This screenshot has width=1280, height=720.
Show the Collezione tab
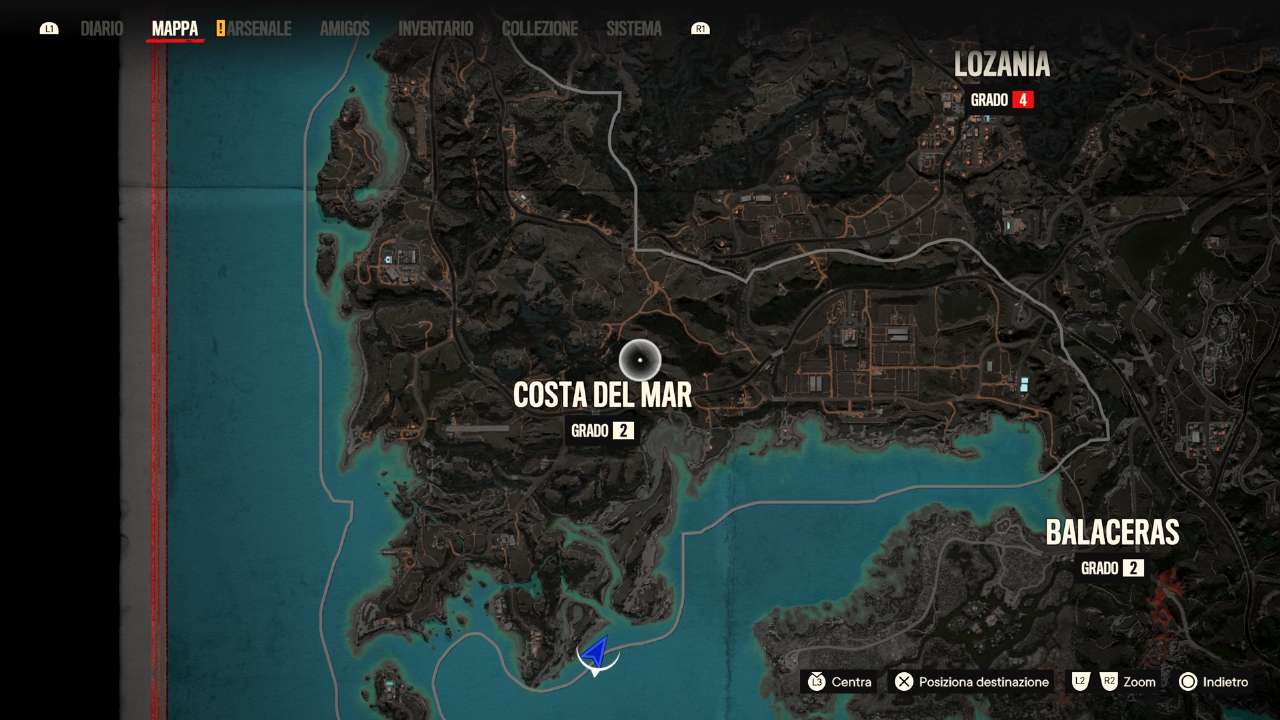point(540,29)
